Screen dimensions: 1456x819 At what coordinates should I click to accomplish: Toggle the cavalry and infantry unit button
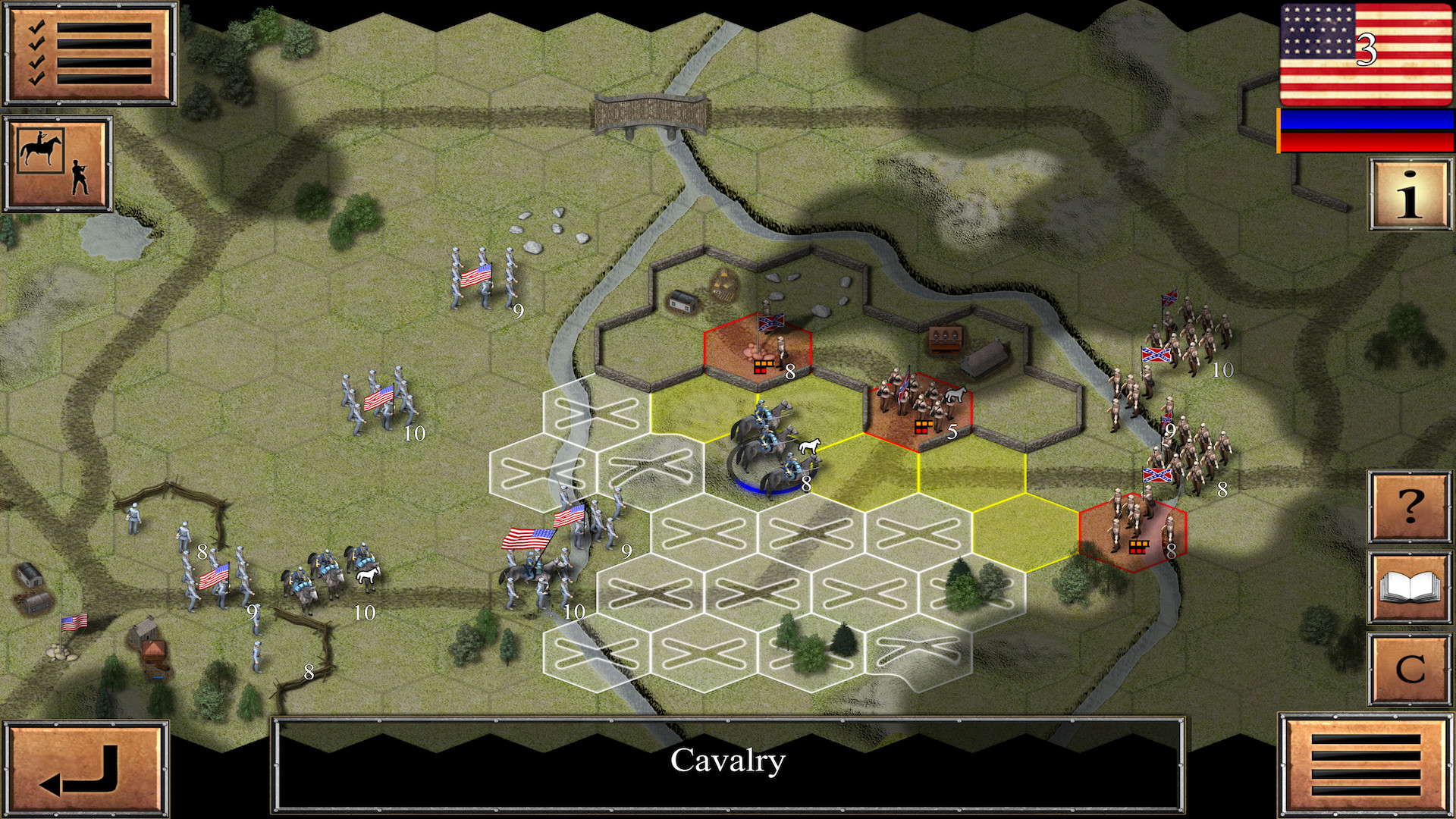(x=58, y=164)
